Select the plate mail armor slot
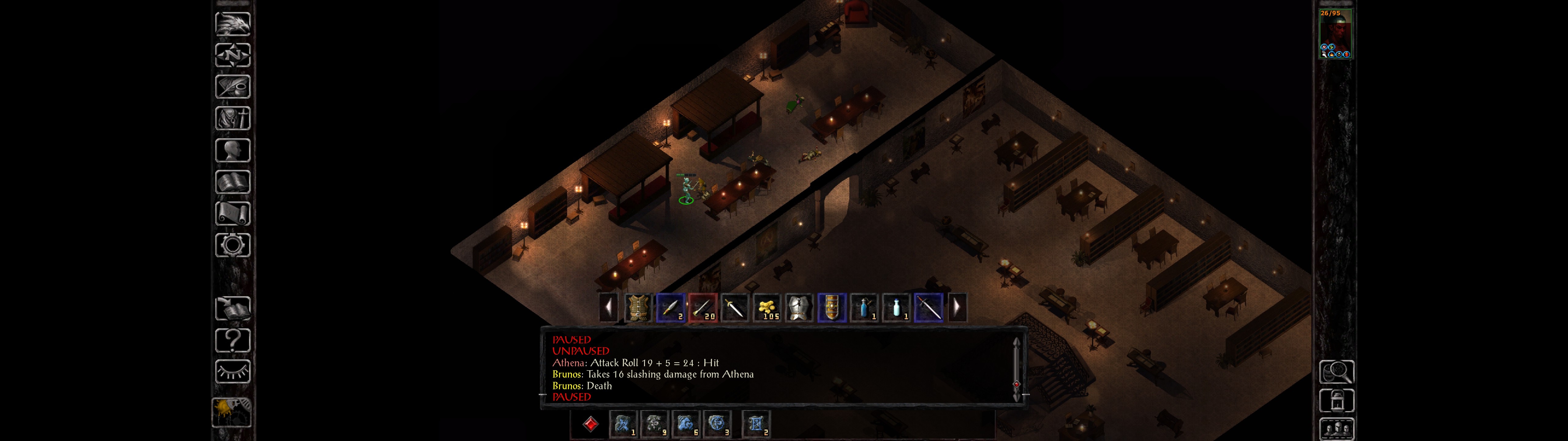Viewport: 1568px width, 441px height. [x=799, y=307]
